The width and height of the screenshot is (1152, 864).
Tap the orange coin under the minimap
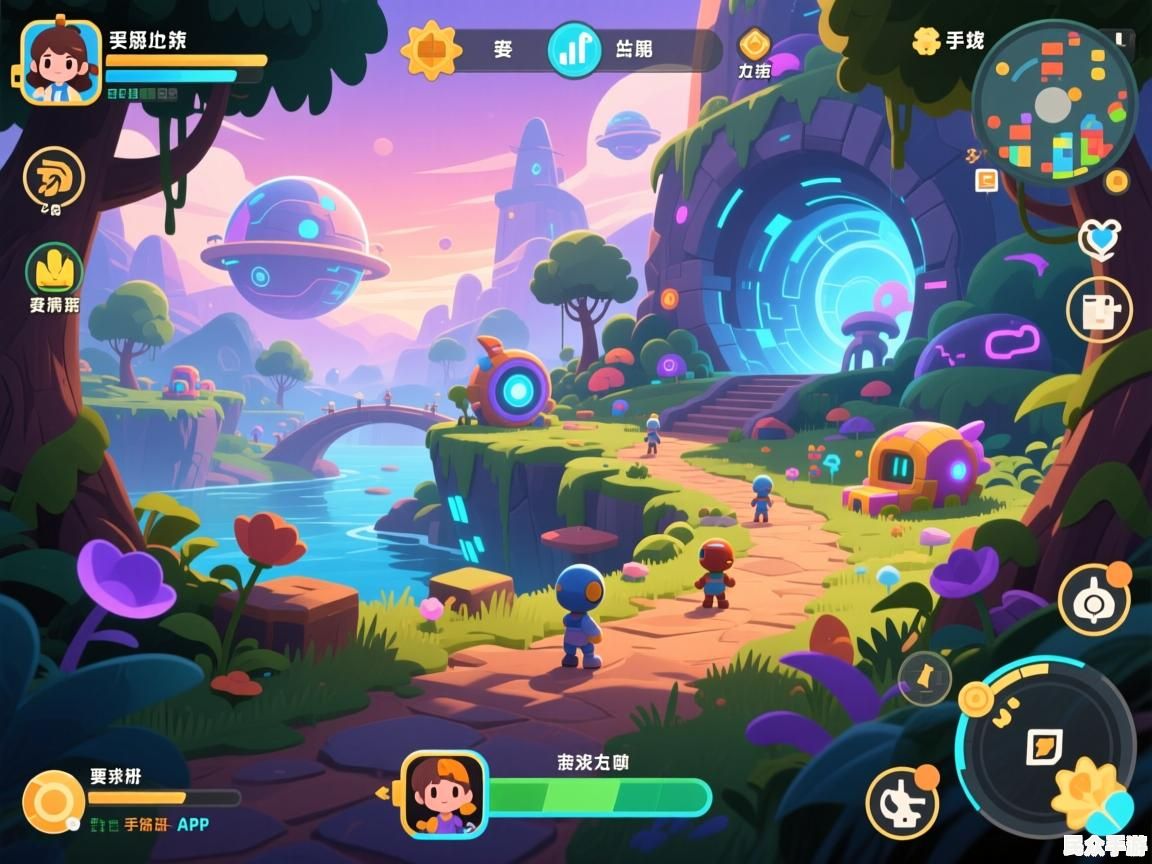click(x=1116, y=182)
